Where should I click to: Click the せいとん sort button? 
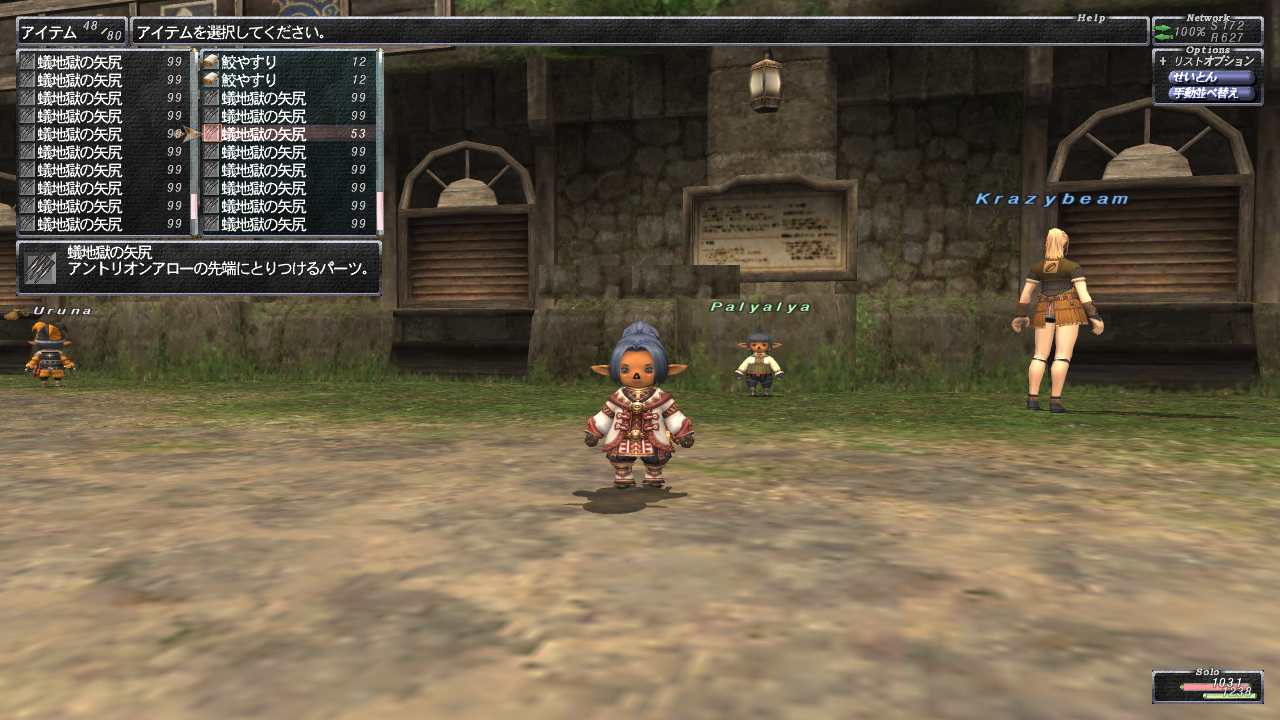click(1210, 77)
